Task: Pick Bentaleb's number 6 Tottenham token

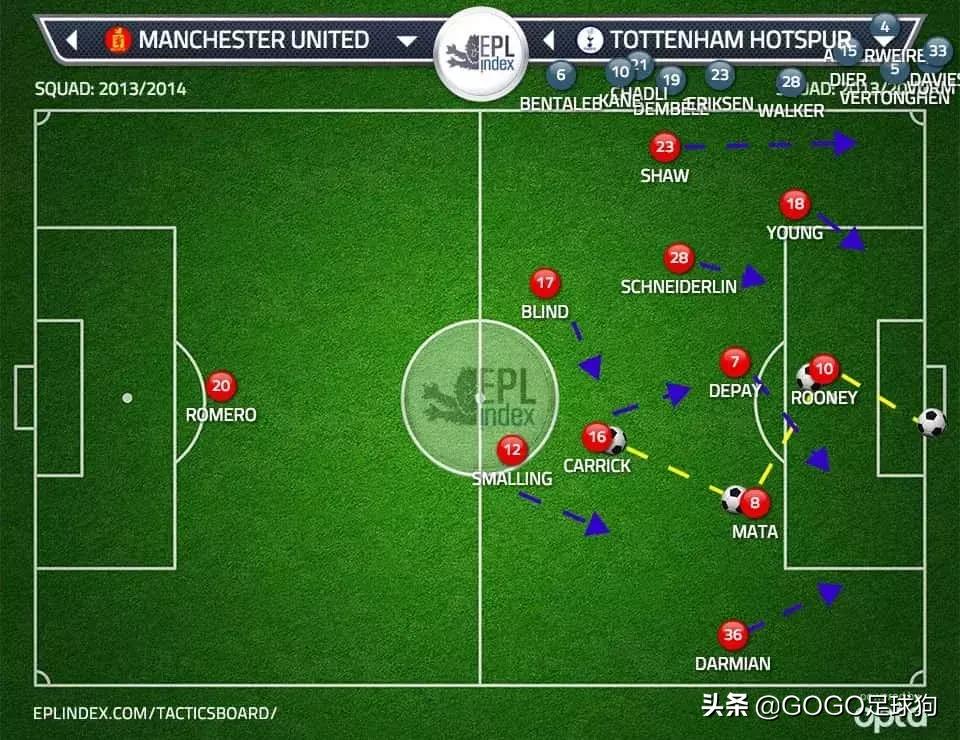Action: [x=561, y=74]
